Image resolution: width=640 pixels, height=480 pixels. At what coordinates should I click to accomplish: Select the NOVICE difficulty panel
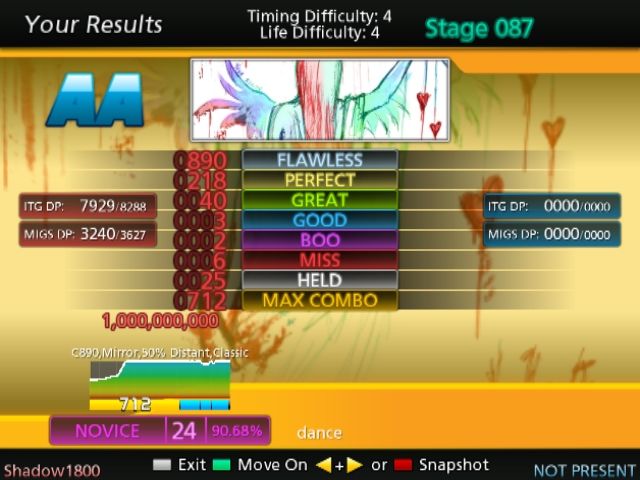160,431
